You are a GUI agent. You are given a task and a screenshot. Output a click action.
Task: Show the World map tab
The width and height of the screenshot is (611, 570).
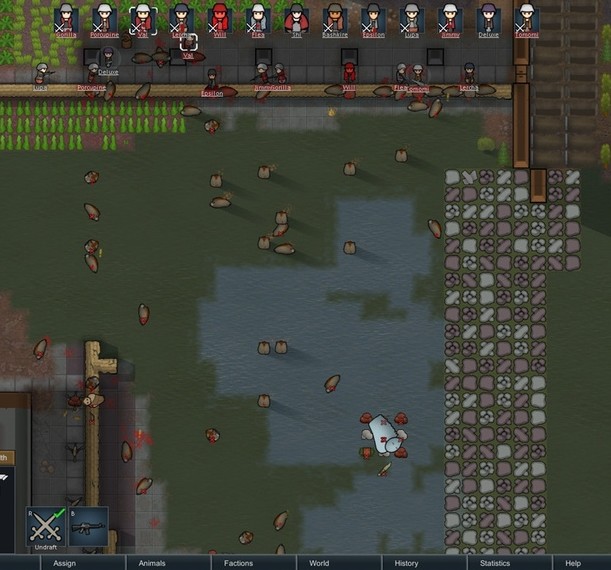coord(319,563)
